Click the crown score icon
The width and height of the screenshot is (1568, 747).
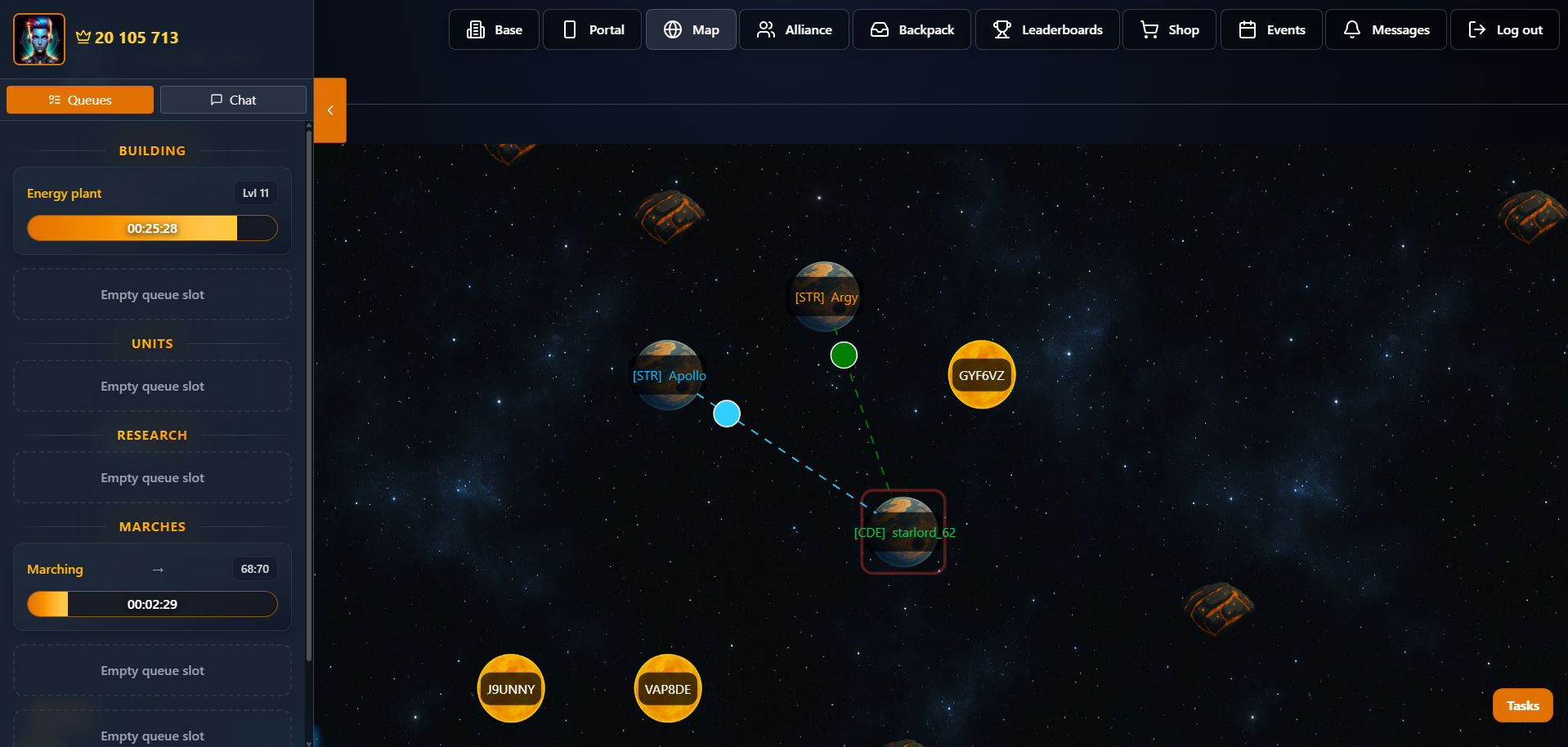click(83, 36)
